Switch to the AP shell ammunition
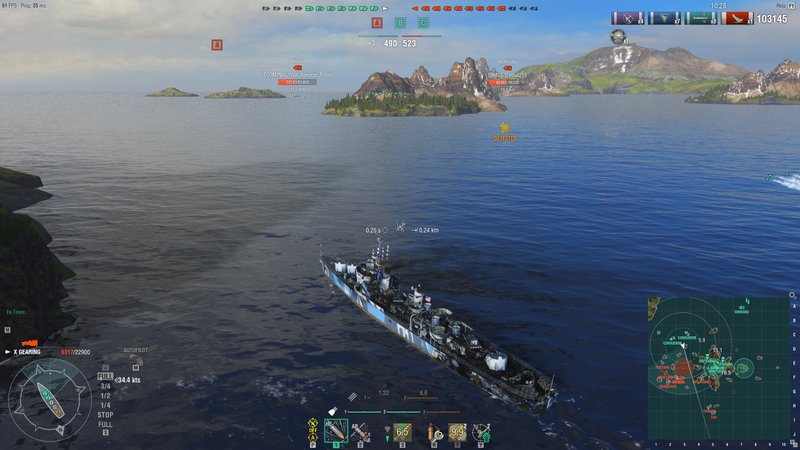This screenshot has height=450, width=800. coord(358,431)
